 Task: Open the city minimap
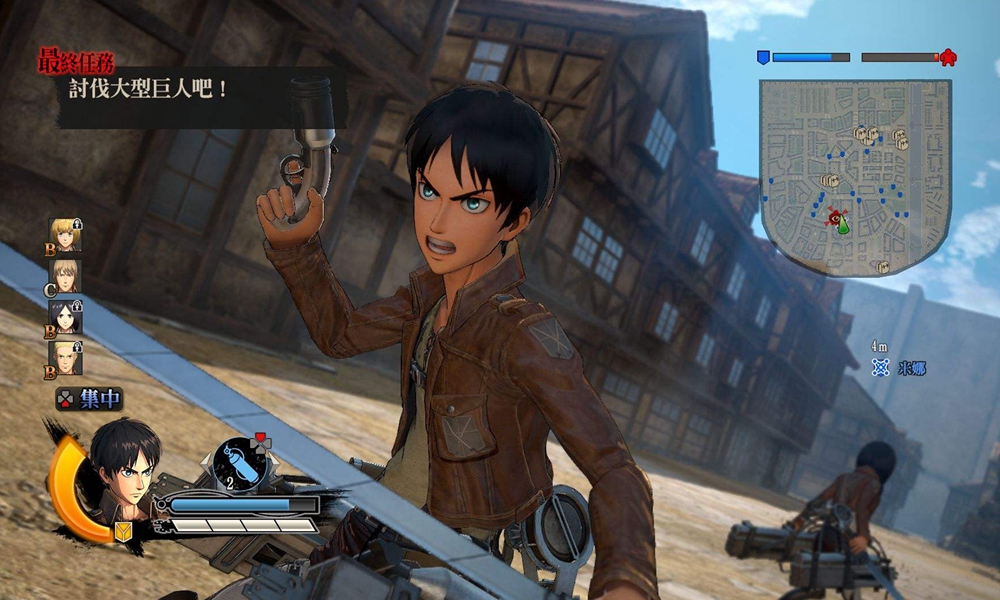[x=855, y=177]
